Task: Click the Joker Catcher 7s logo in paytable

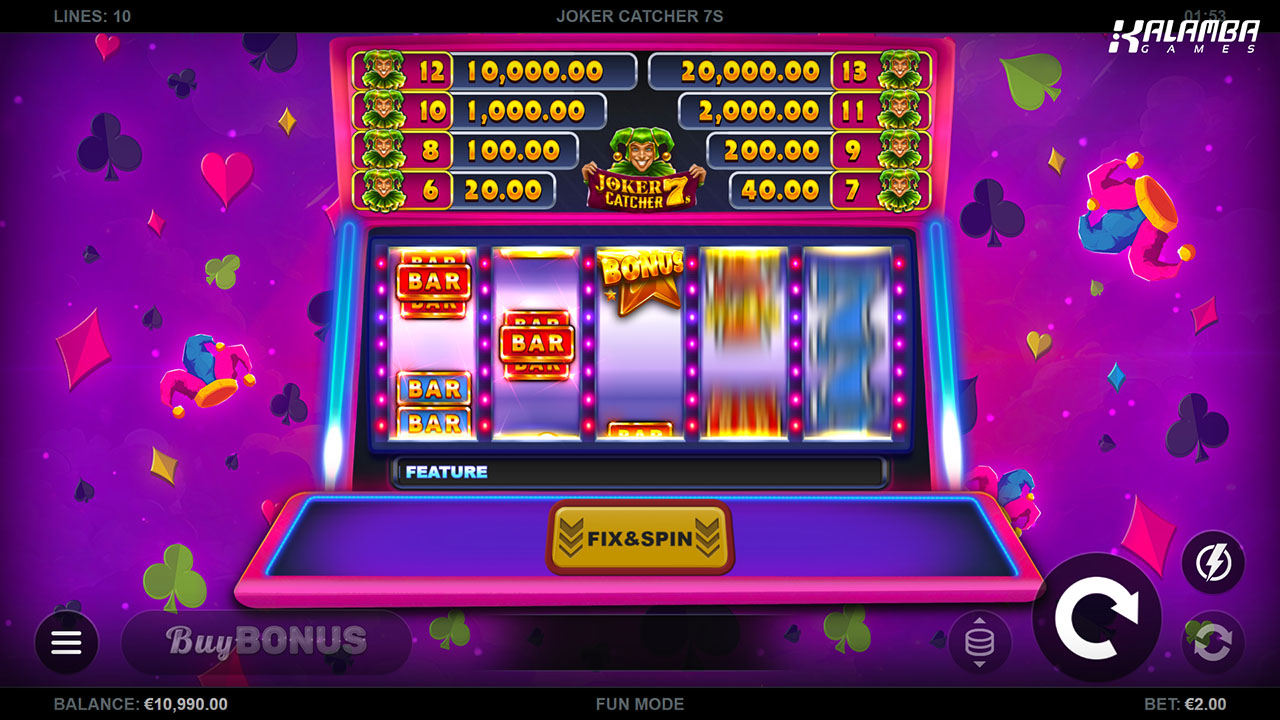Action: click(x=640, y=170)
